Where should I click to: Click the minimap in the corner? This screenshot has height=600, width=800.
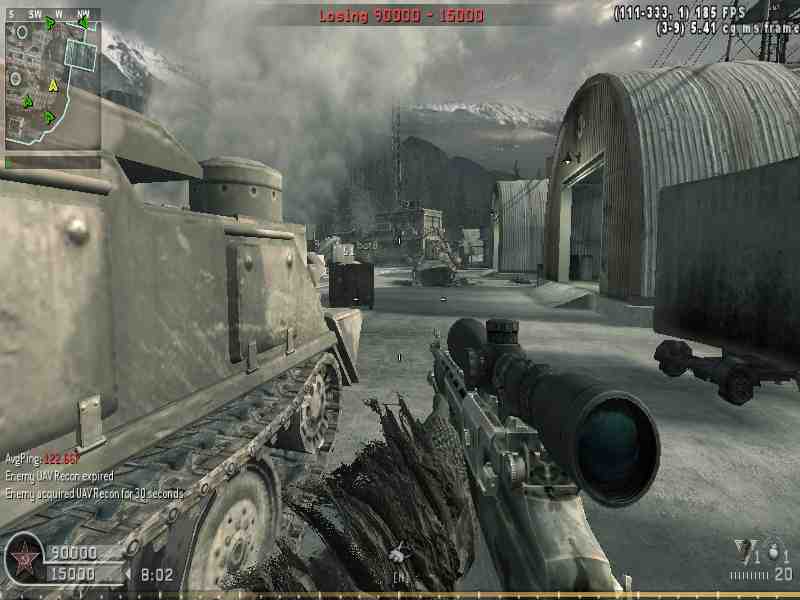pos(52,84)
